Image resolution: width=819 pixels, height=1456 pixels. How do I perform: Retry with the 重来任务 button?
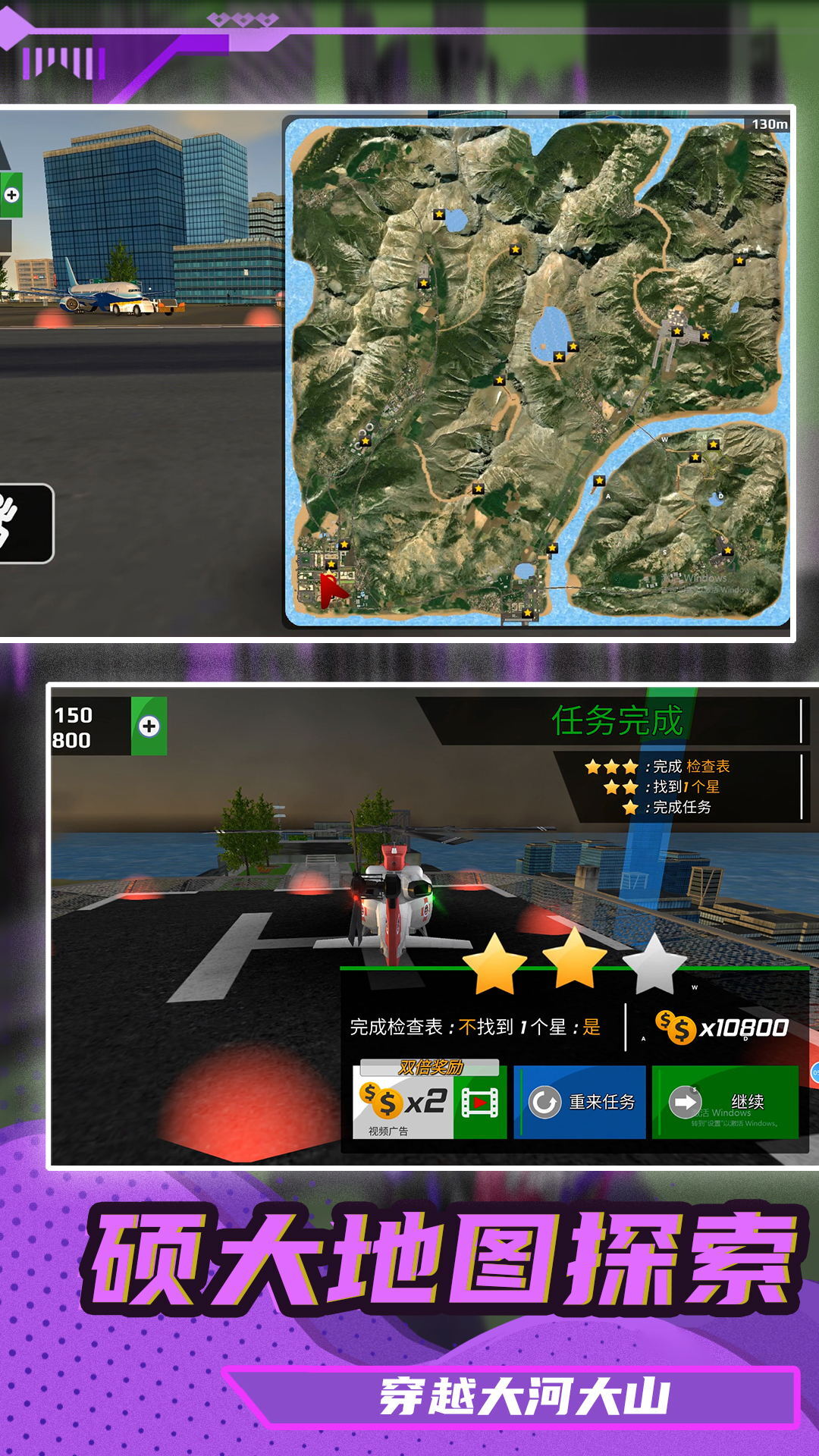(580, 1102)
